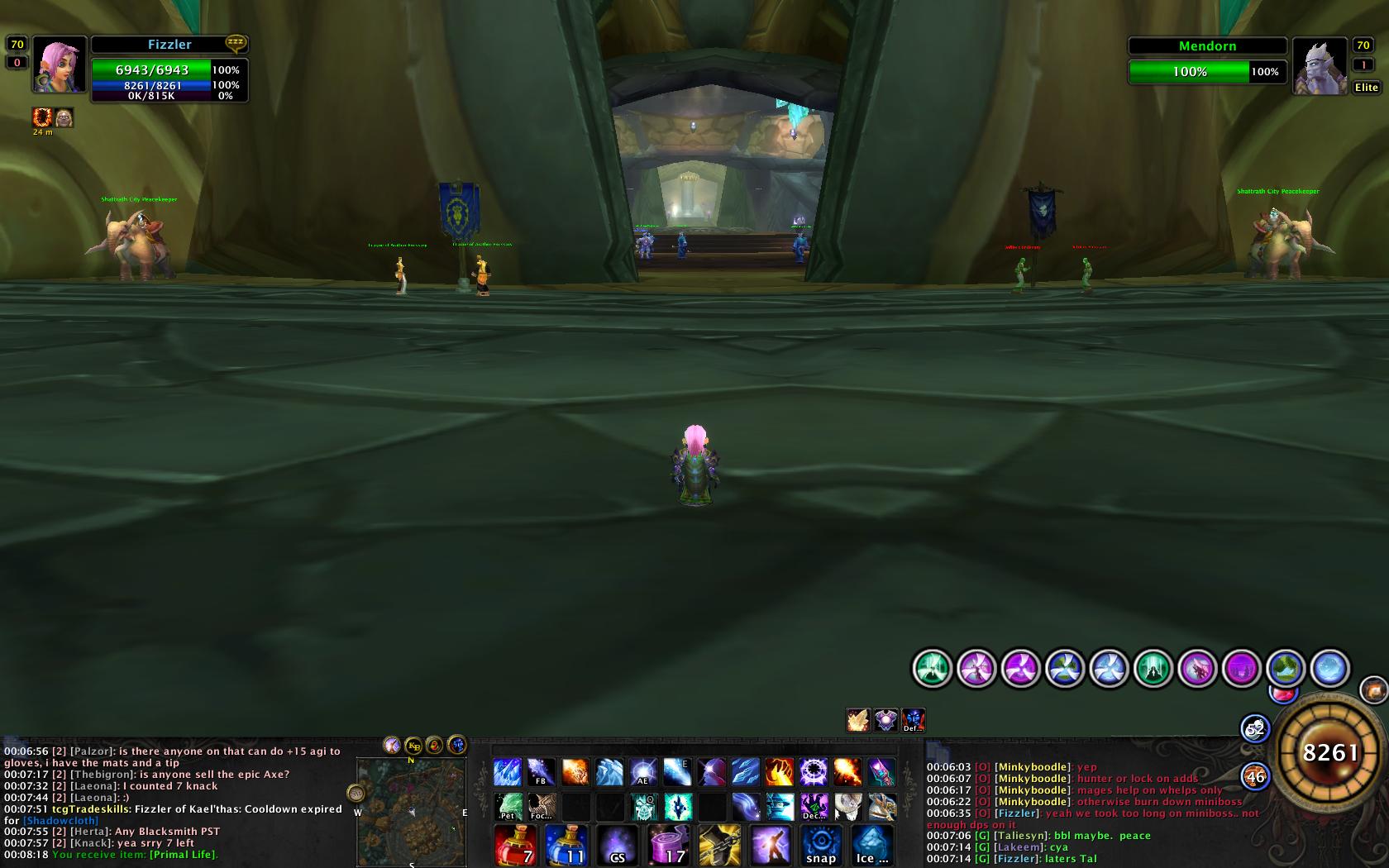Cast the AE arcane explosion spell
This screenshot has width=1389, height=868.
coord(643,772)
